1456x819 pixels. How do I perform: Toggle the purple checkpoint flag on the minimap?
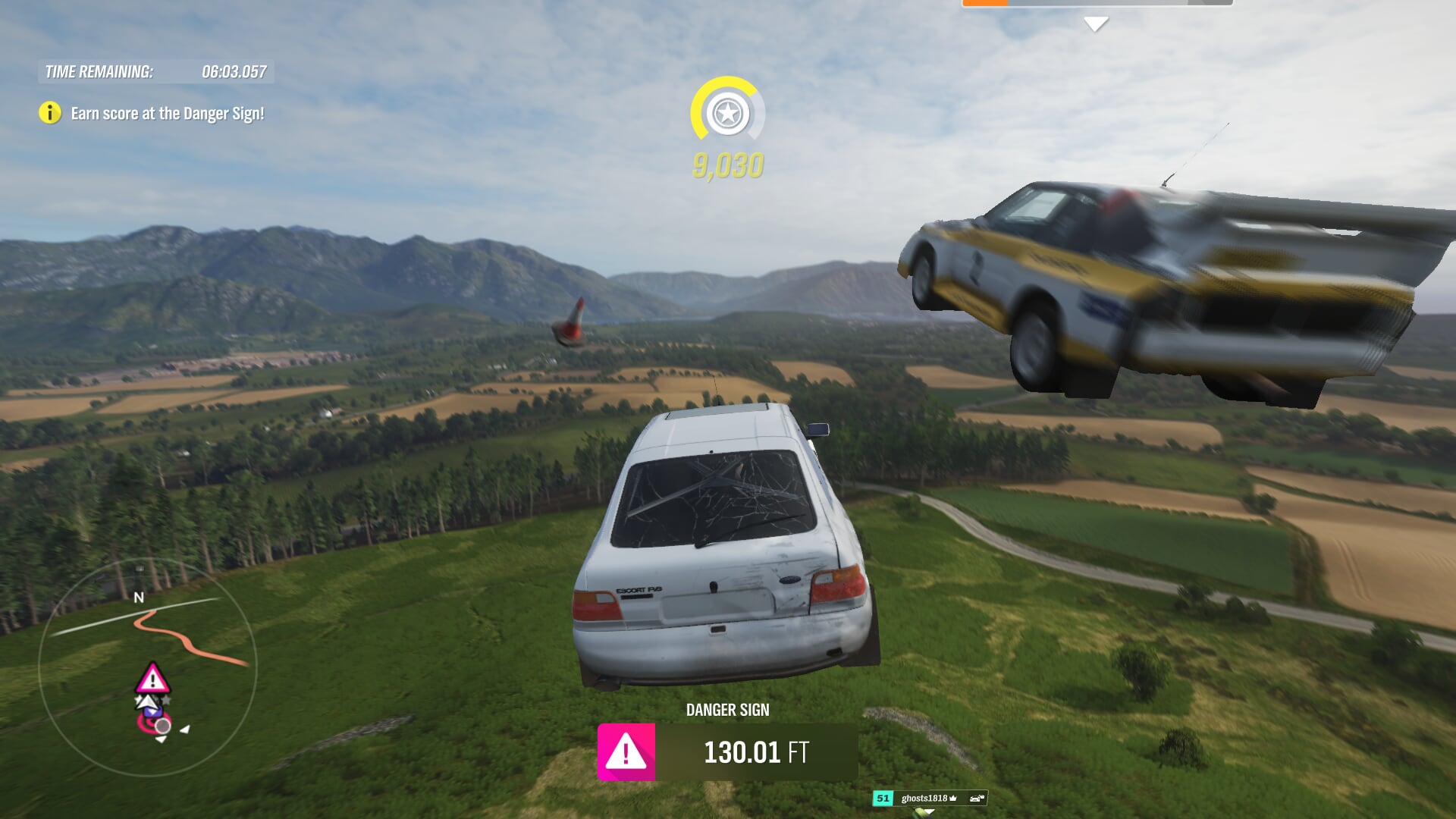pyautogui.click(x=152, y=711)
